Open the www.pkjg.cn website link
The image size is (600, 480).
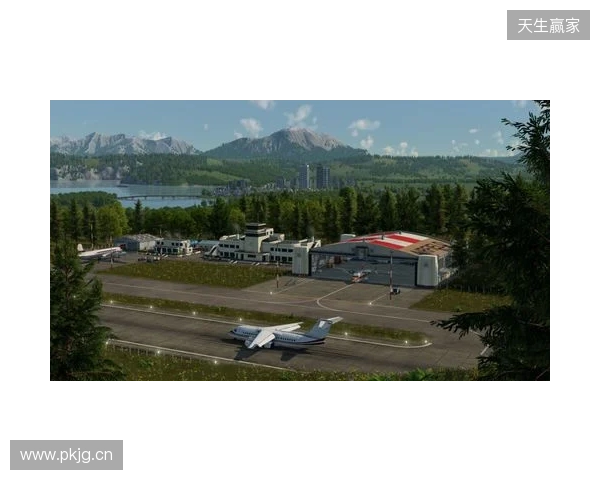(67, 456)
